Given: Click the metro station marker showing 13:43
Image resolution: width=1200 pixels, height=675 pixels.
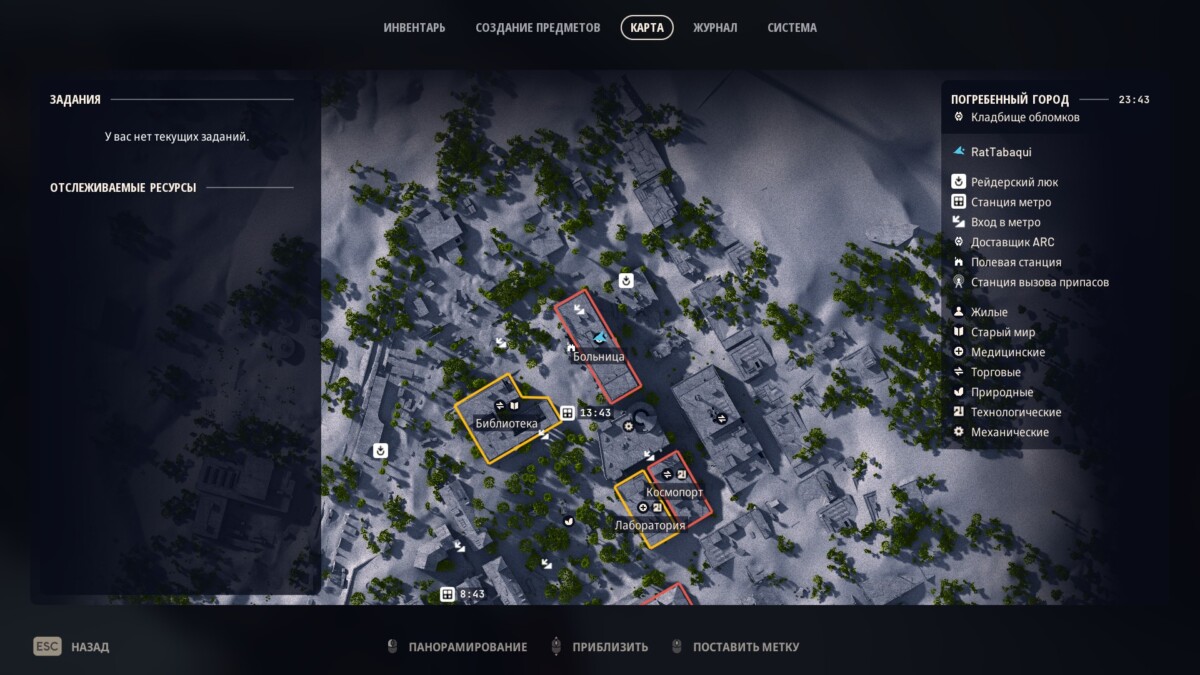Looking at the screenshot, I should tap(568, 413).
